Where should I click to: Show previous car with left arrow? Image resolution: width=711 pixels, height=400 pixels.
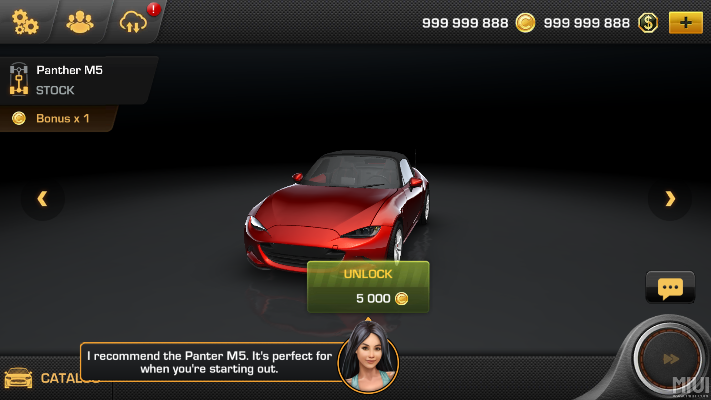pyautogui.click(x=42, y=199)
